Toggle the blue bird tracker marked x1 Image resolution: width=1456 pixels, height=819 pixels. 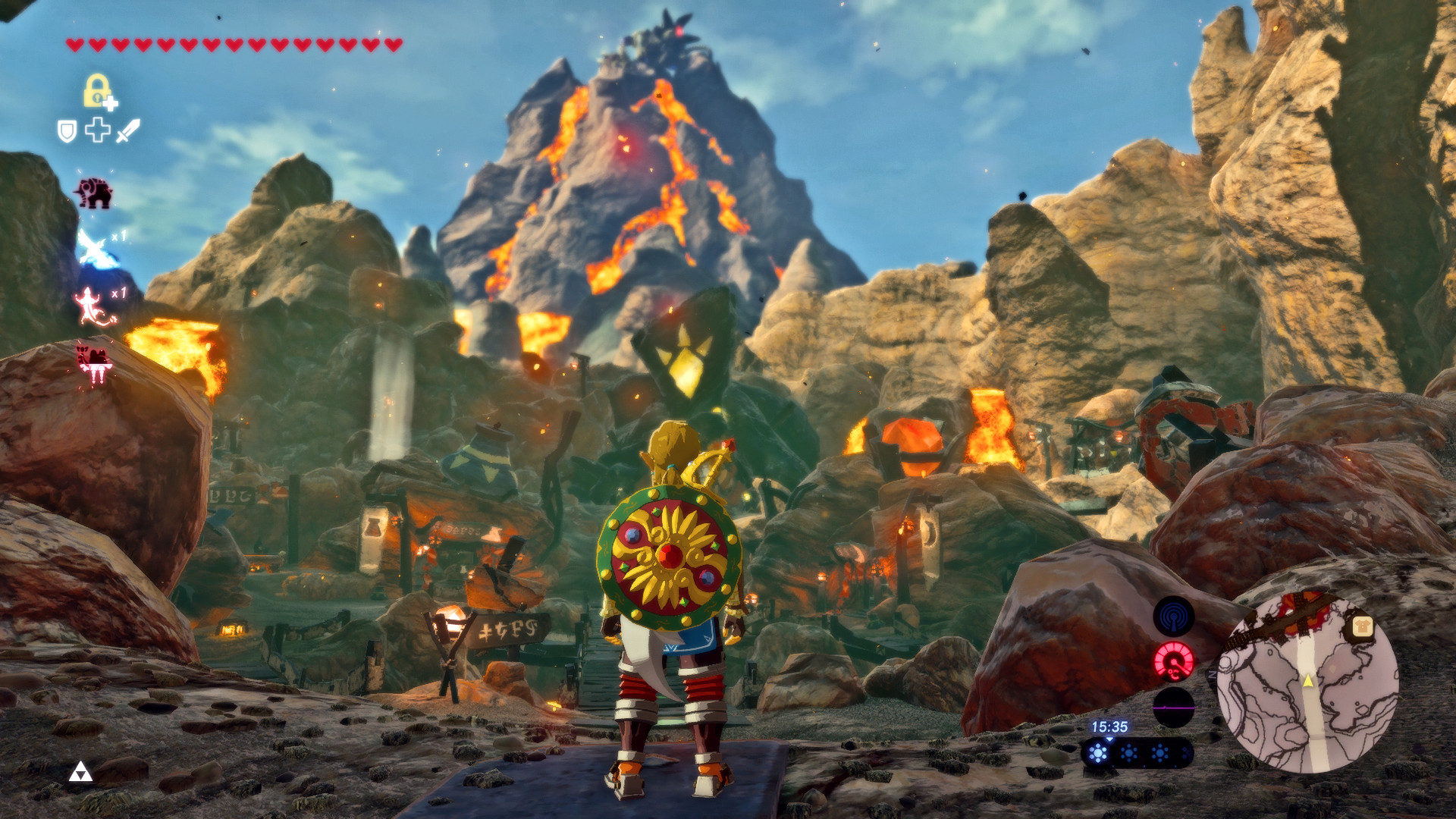[96, 246]
